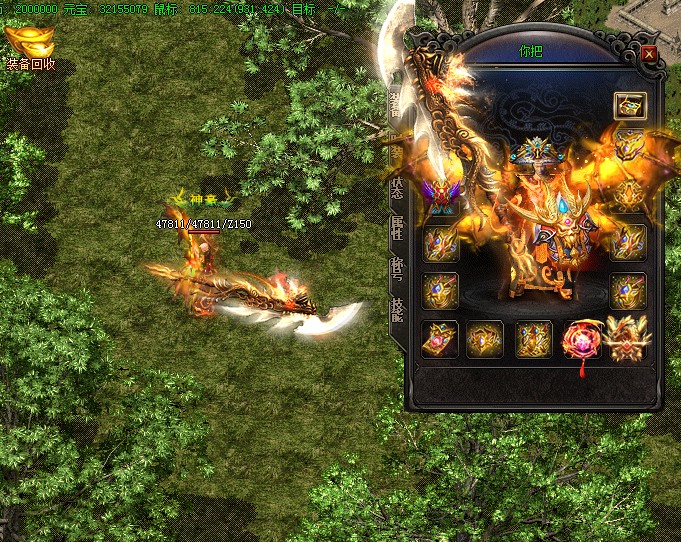Select the winged golden medal slot
Viewport: 681px width, 542px height.
pyautogui.click(x=628, y=339)
